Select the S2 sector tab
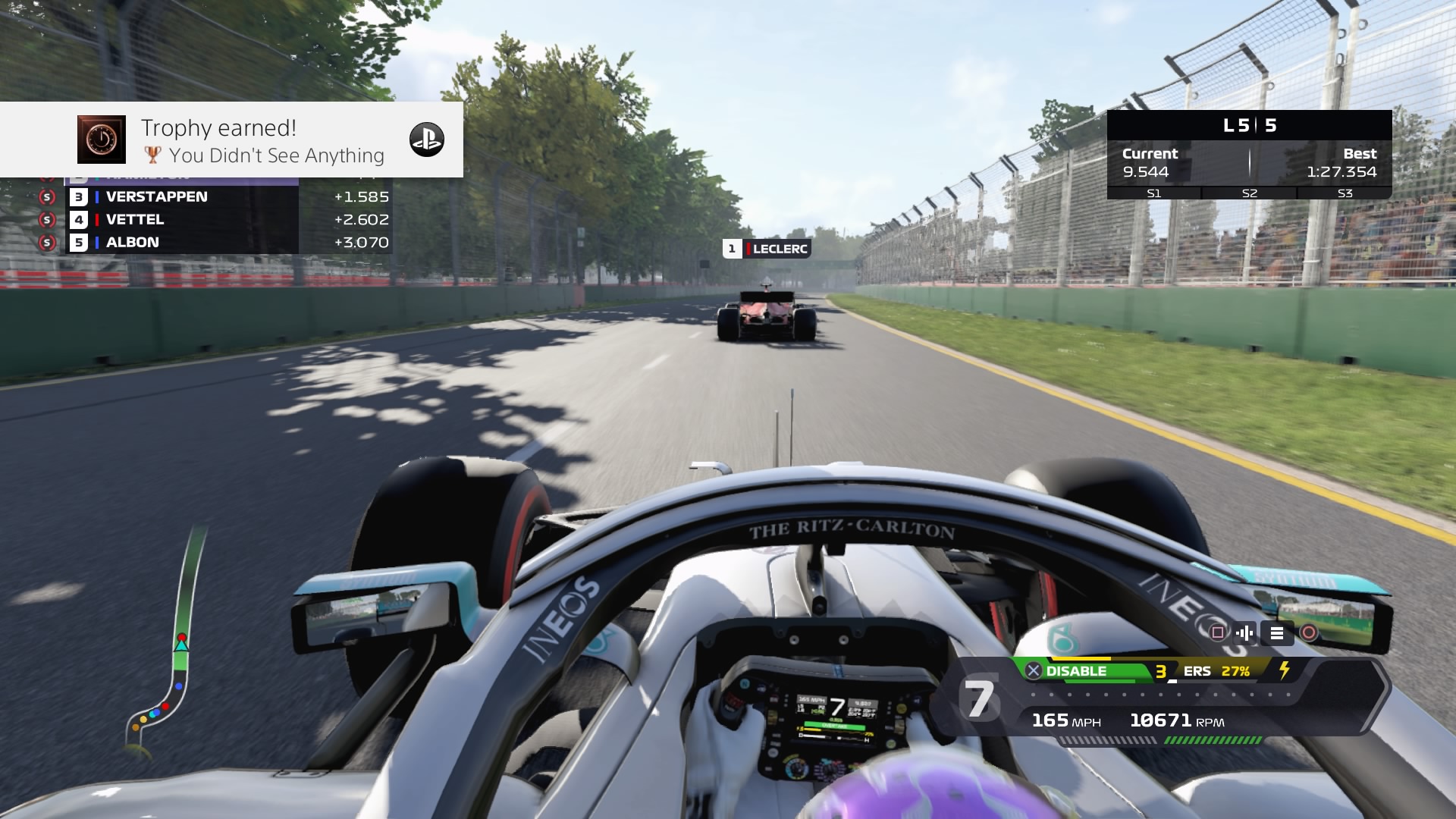1456x819 pixels. point(1249,193)
